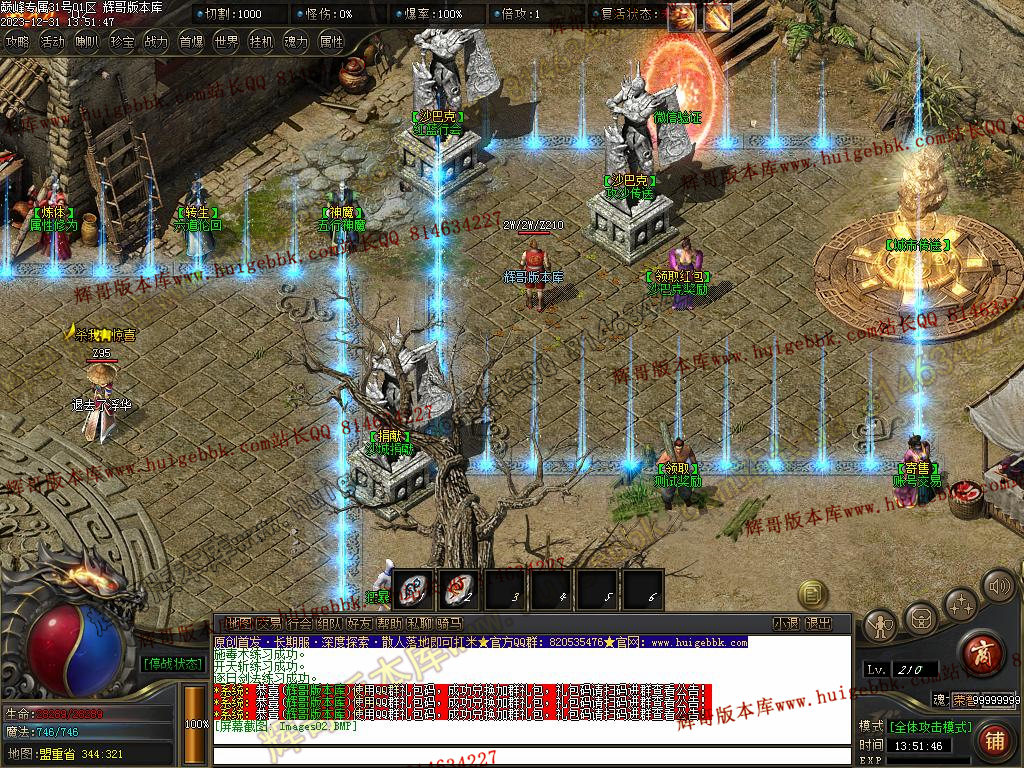Click the 珍宝 treasure button
Screen dimensions: 1024x768
click(x=122, y=42)
